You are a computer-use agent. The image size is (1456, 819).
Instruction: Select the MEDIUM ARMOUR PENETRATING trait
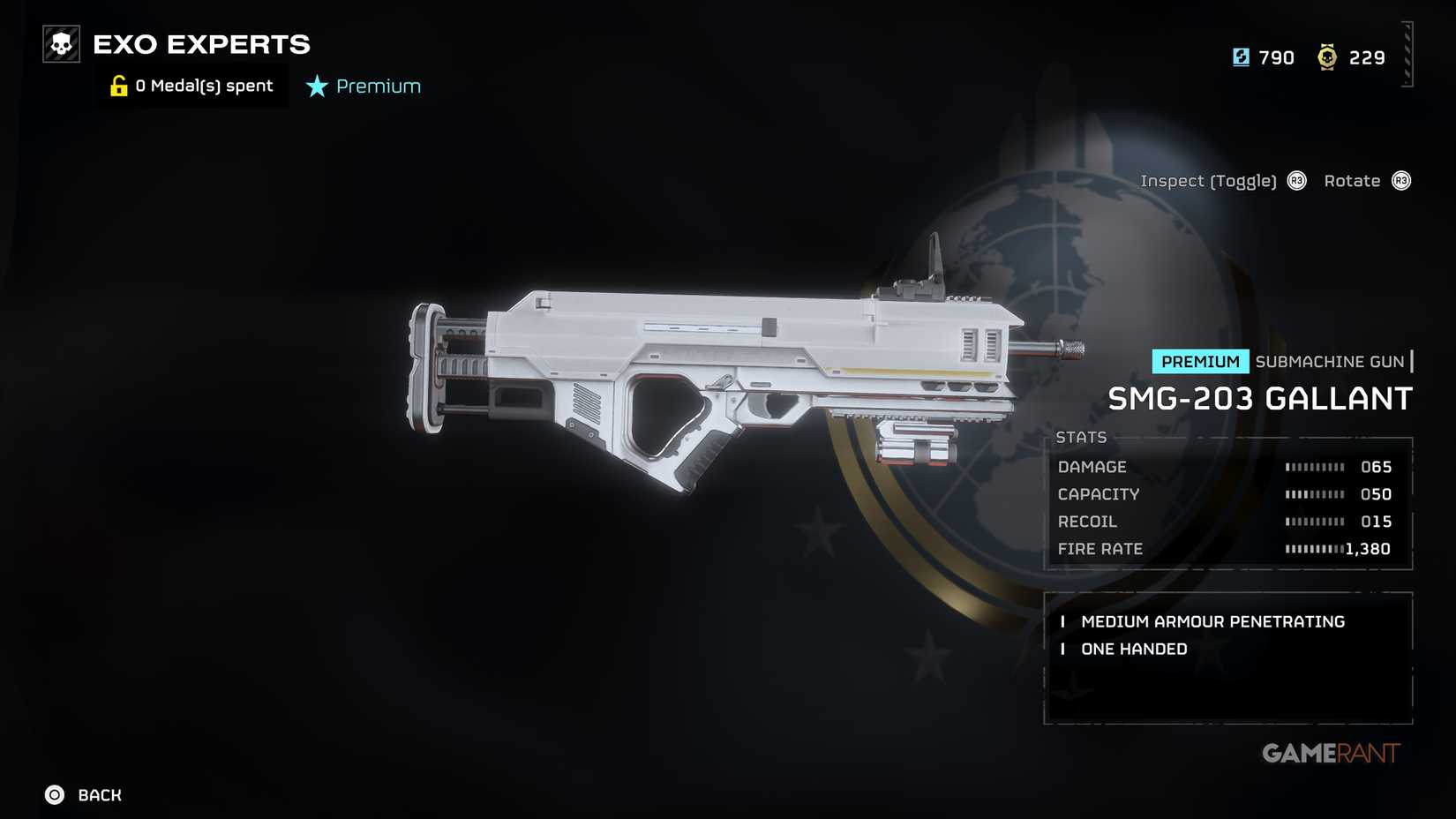pos(1213,621)
